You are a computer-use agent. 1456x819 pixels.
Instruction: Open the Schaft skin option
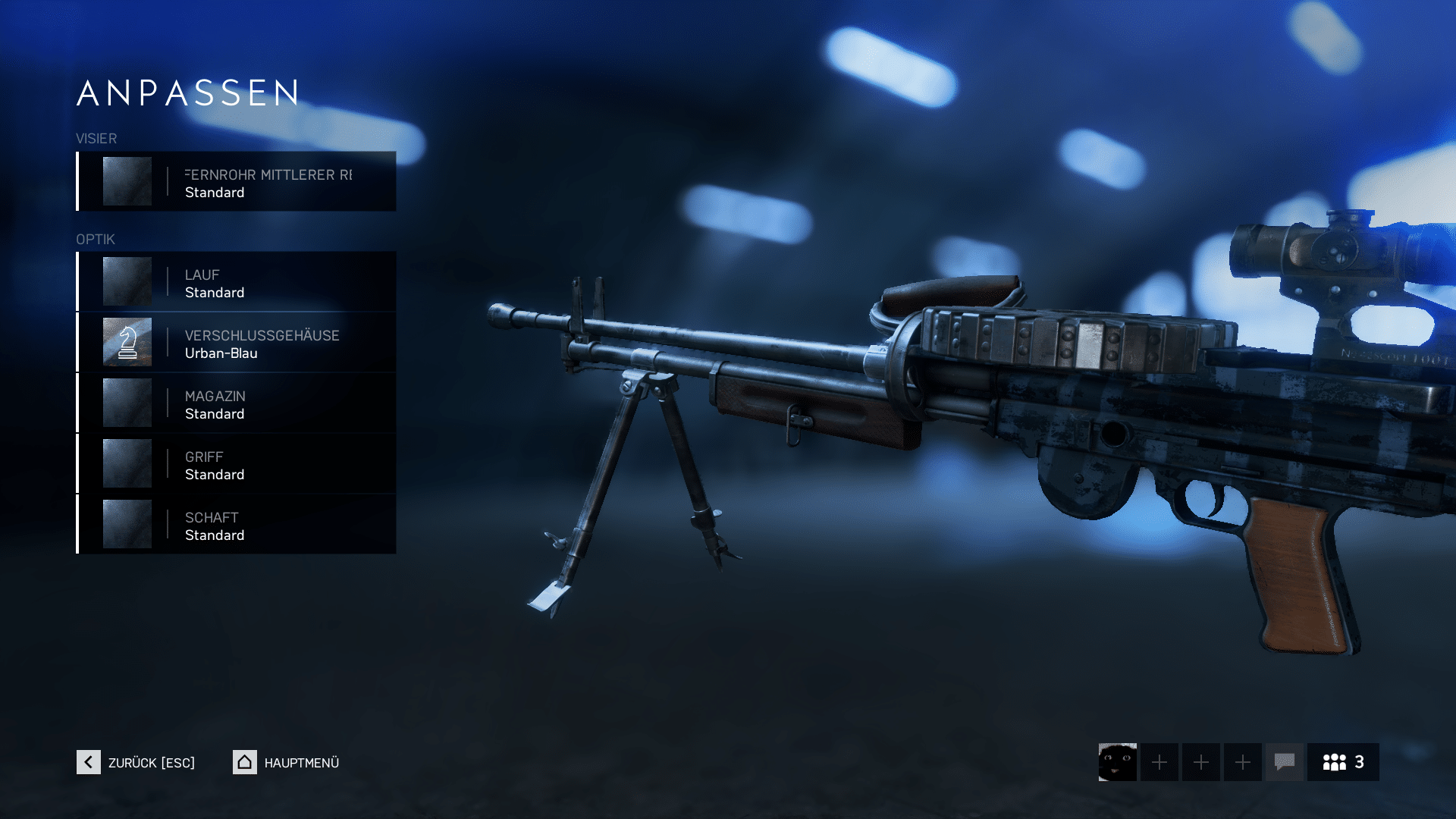click(x=237, y=525)
